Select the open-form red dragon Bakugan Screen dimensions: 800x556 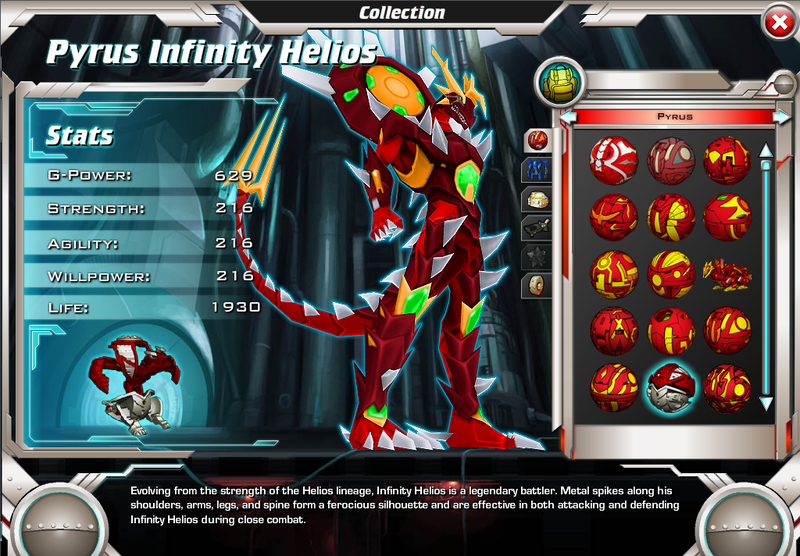tap(727, 271)
